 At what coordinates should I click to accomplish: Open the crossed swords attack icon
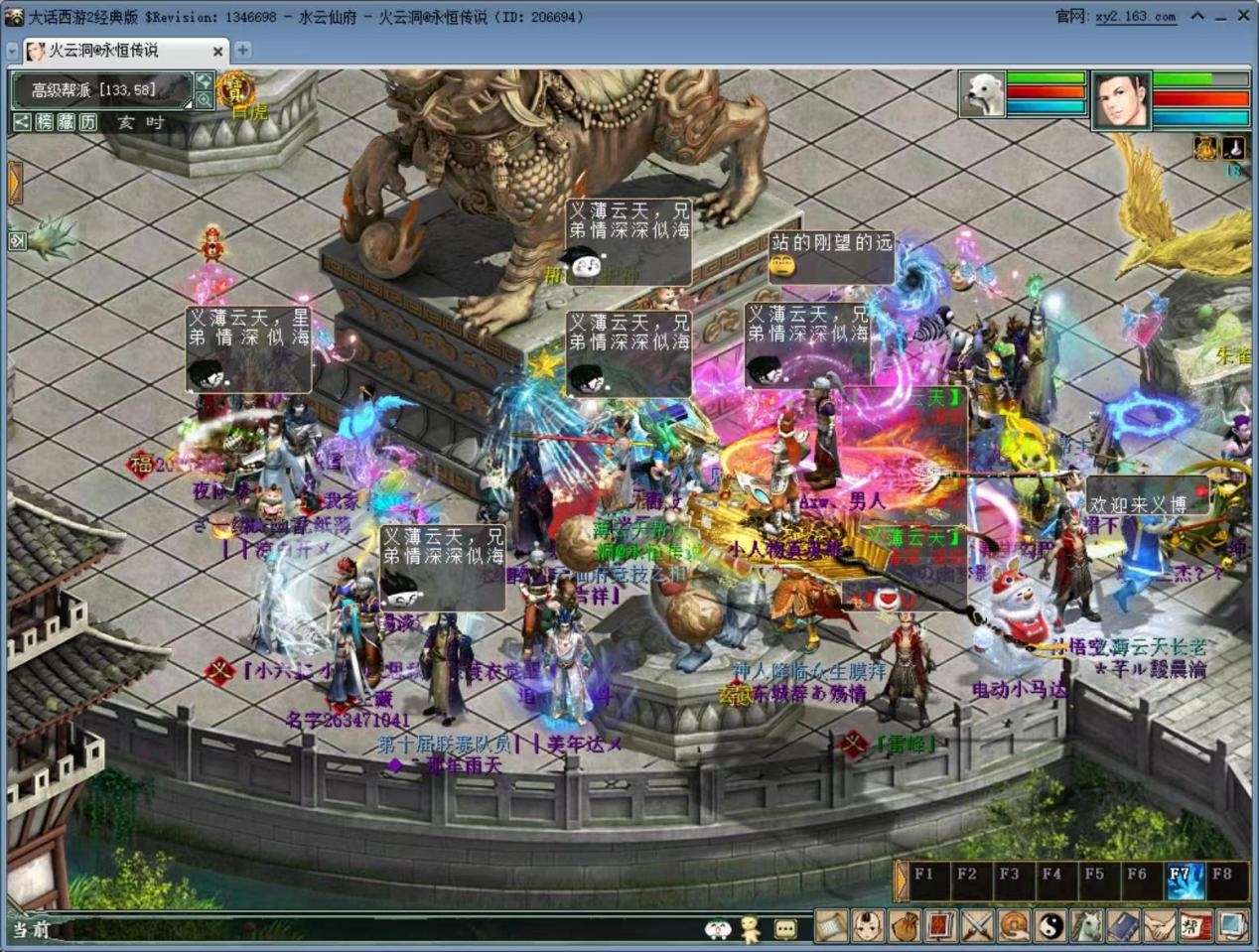[x=977, y=926]
